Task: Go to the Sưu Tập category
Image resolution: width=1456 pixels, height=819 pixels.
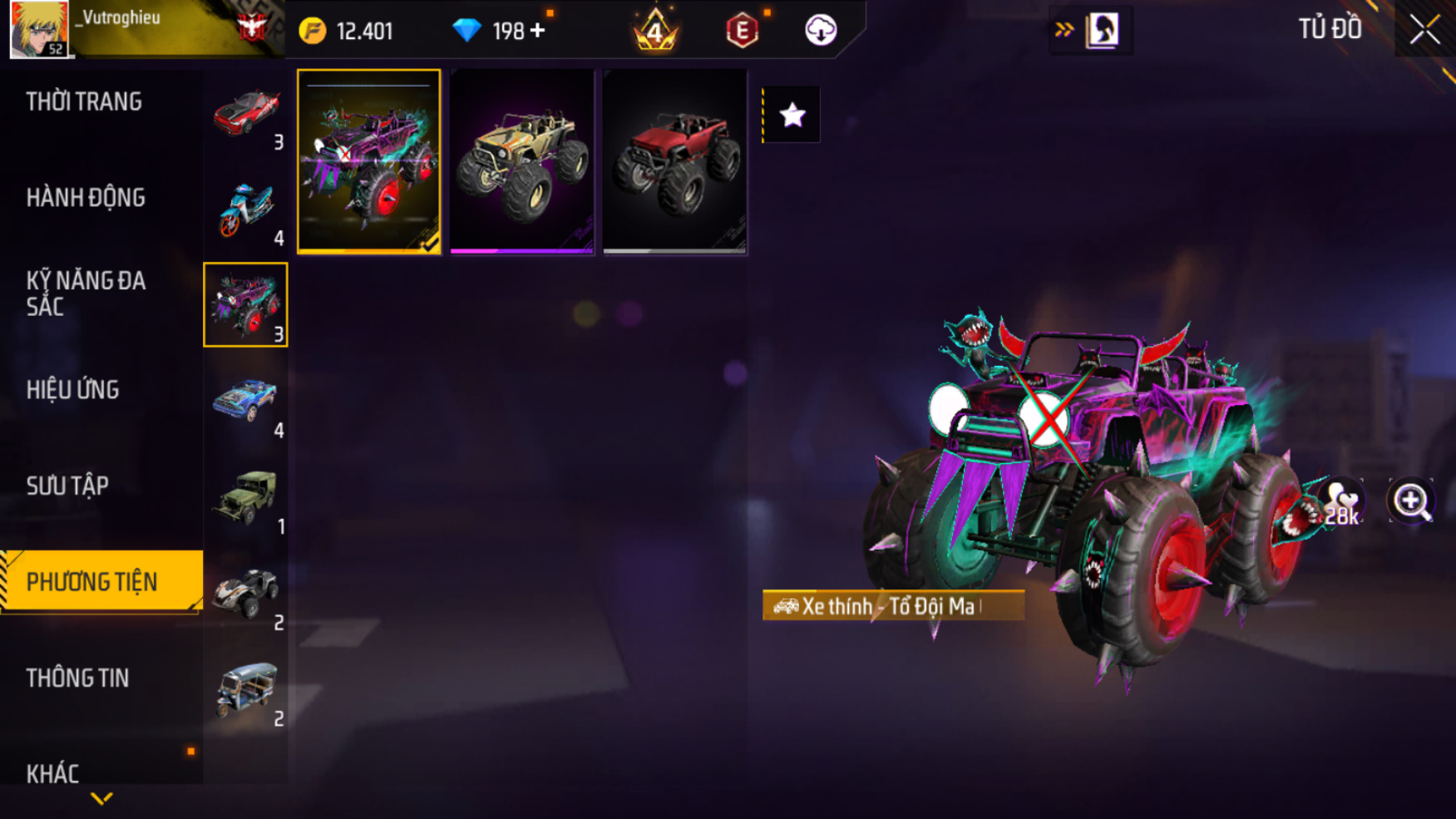Action: point(67,486)
